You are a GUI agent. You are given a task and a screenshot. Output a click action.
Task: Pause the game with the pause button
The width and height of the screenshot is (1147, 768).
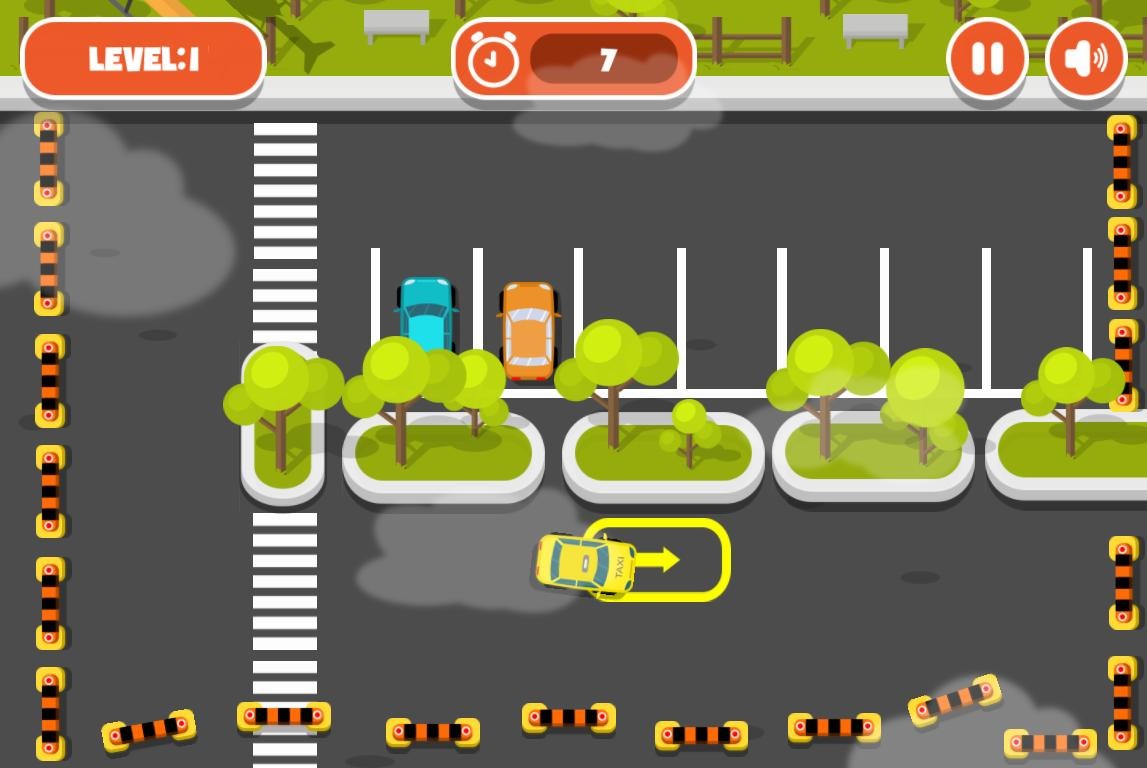(987, 59)
